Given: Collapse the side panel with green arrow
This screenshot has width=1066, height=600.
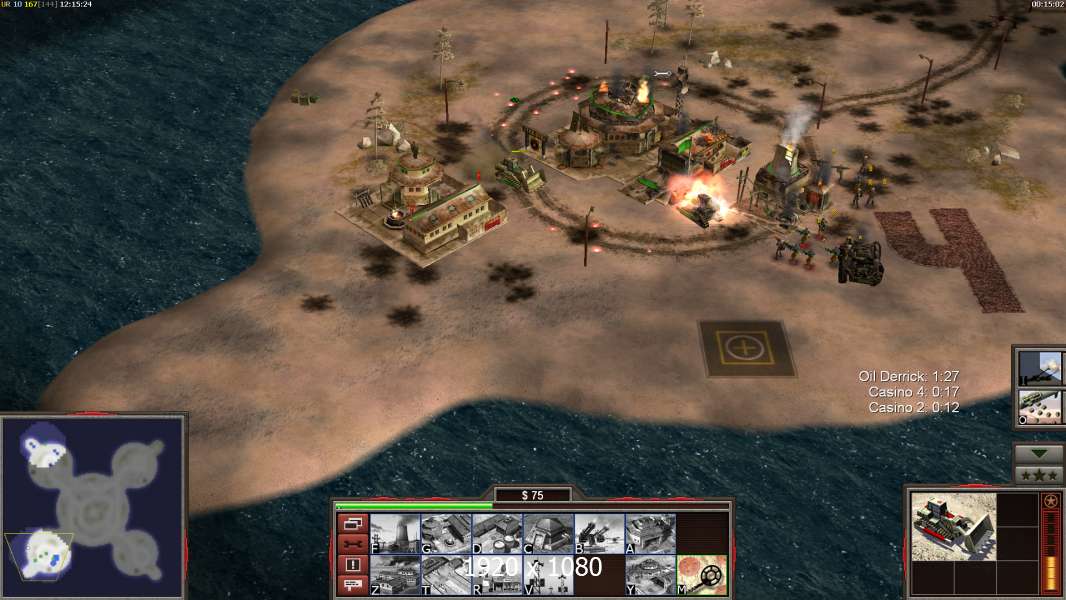Looking at the screenshot, I should point(1039,454).
